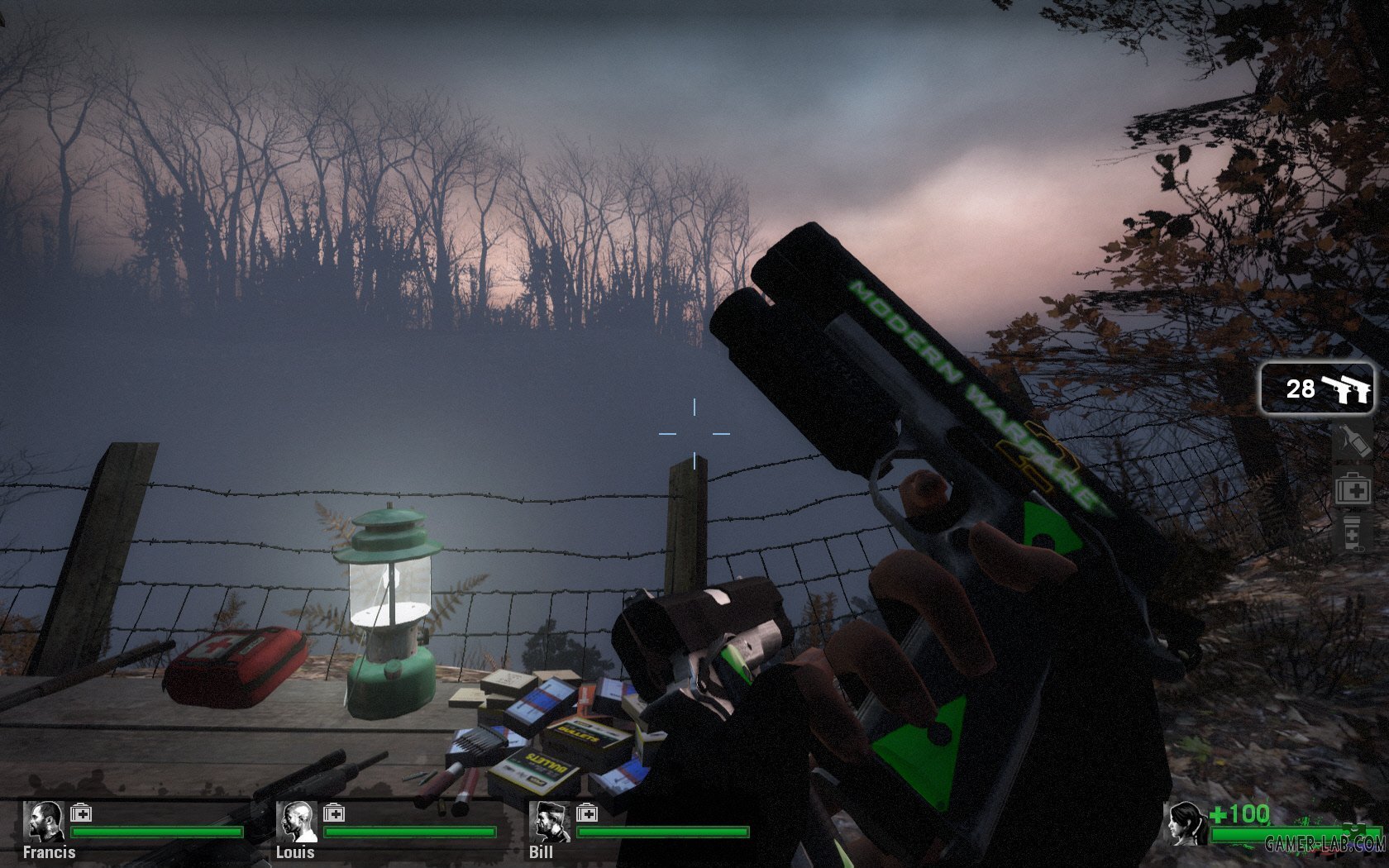
Task: Choose the first aid kit inventory slot
Action: tap(1353, 488)
